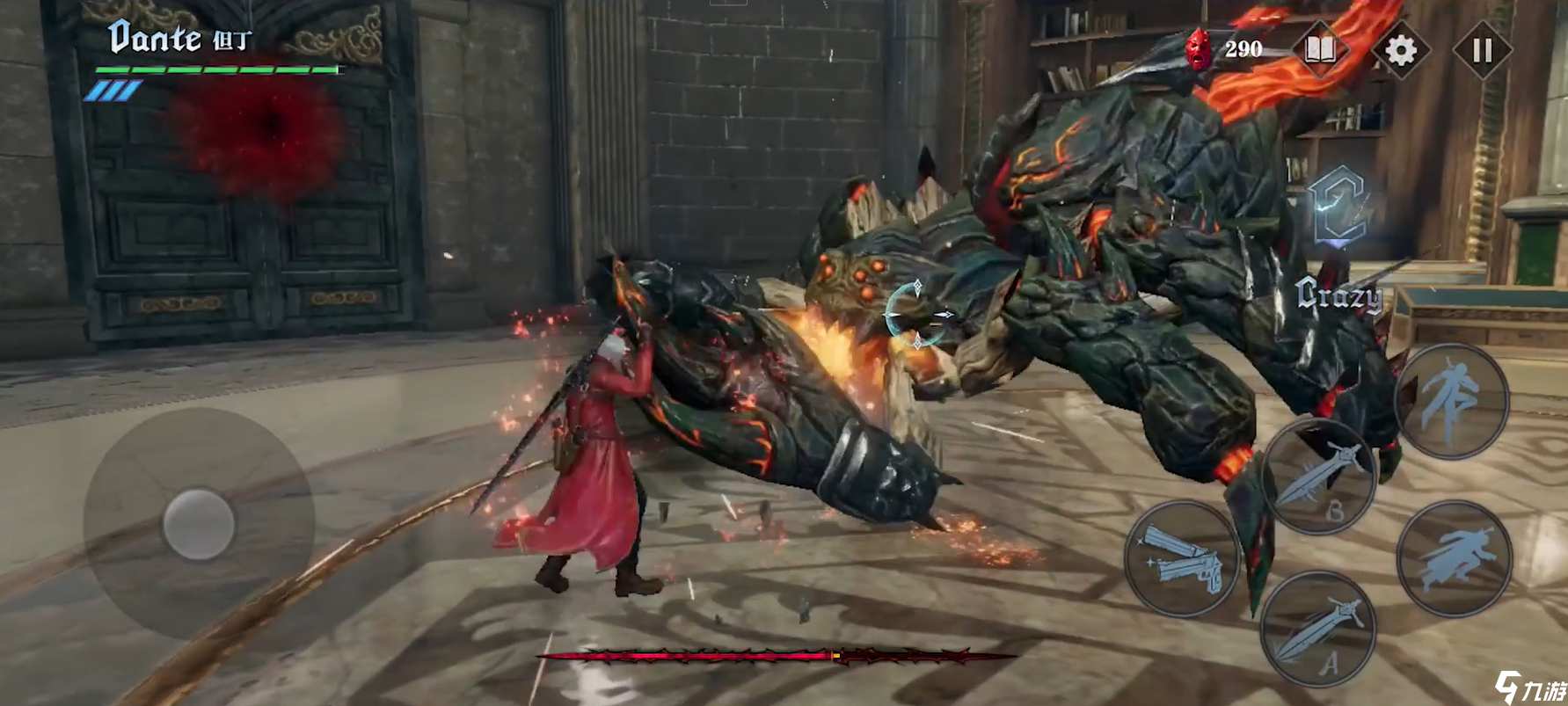1568x706 pixels.
Task: Tap the sword attack B button
Action: (x=1317, y=476)
